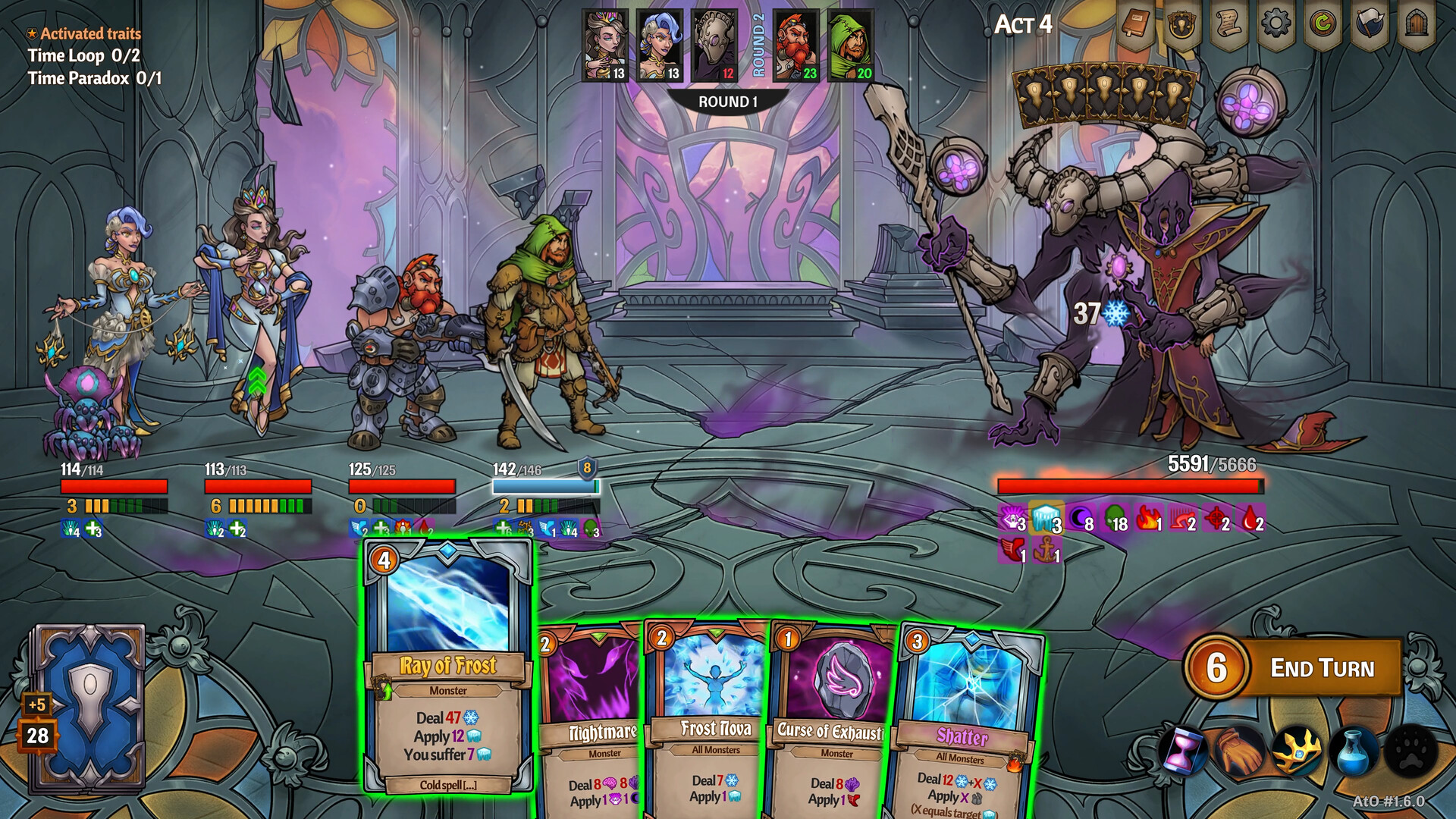Screen dimensions: 1456x819
Task: Select the leather glove item icon
Action: 1239,751
